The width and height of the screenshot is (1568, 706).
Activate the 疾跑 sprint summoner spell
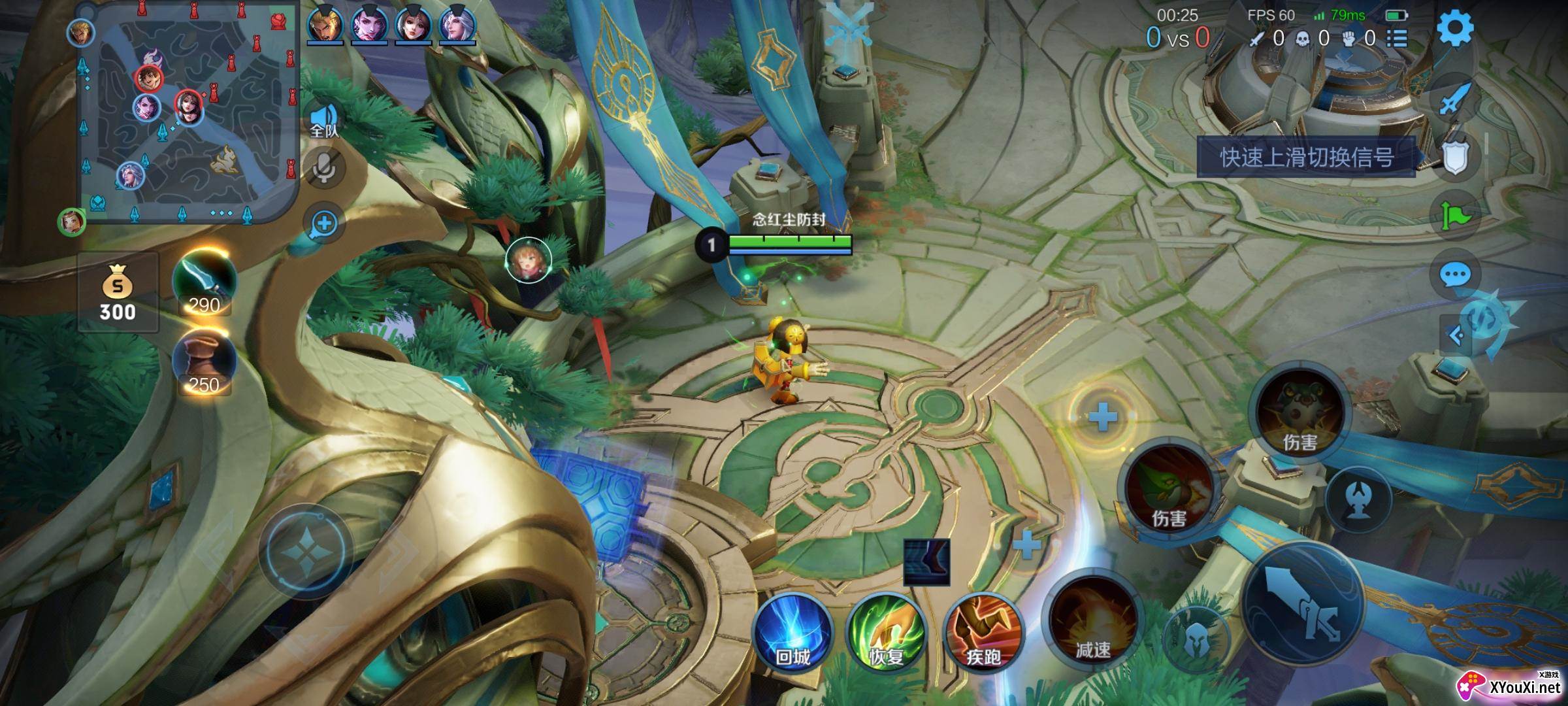(x=983, y=632)
